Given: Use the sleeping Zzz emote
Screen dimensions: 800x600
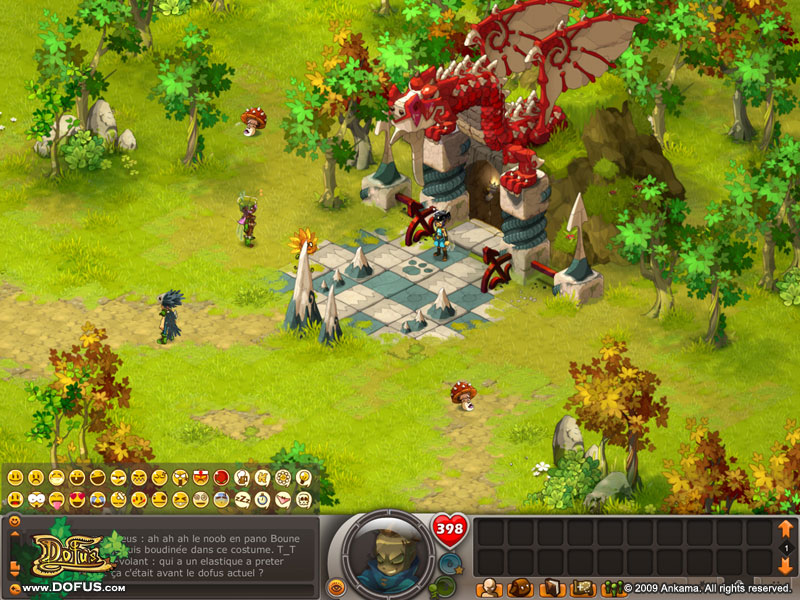Looking at the screenshot, I should click(241, 498).
